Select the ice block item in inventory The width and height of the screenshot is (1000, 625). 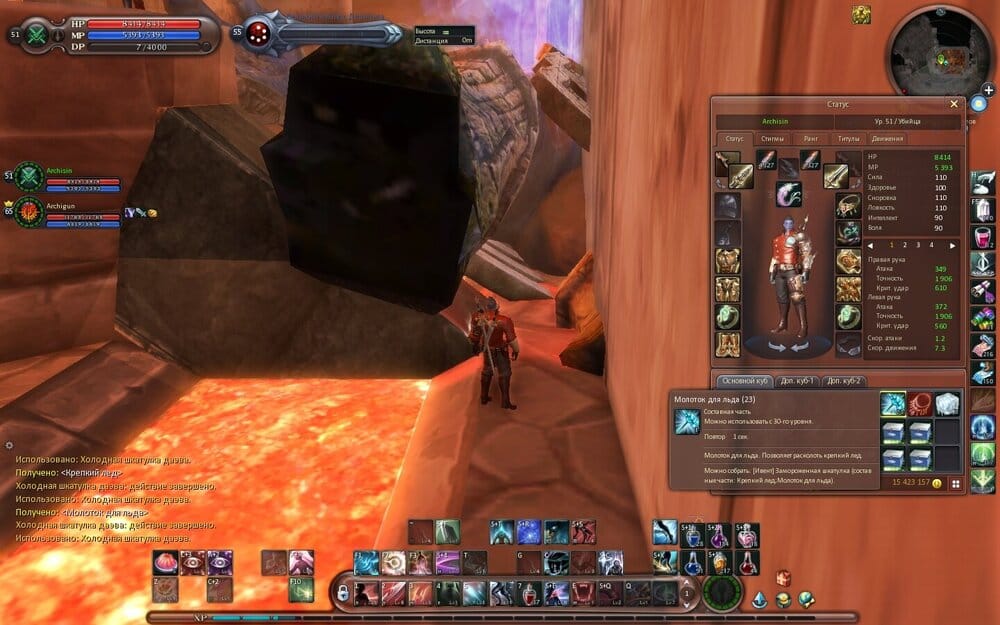coord(946,404)
